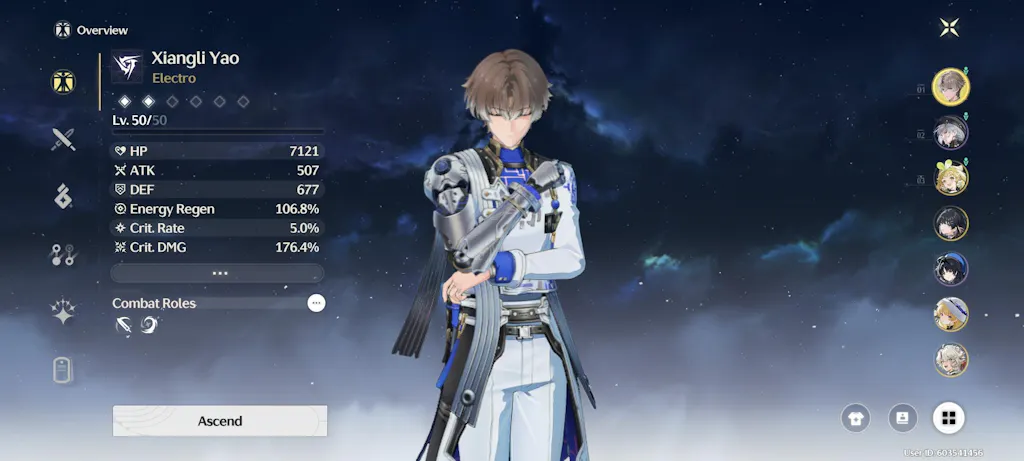Open the Echoes tab with the diamond-shaped icon
Viewport: 1024px width, 461px height.
(x=63, y=197)
